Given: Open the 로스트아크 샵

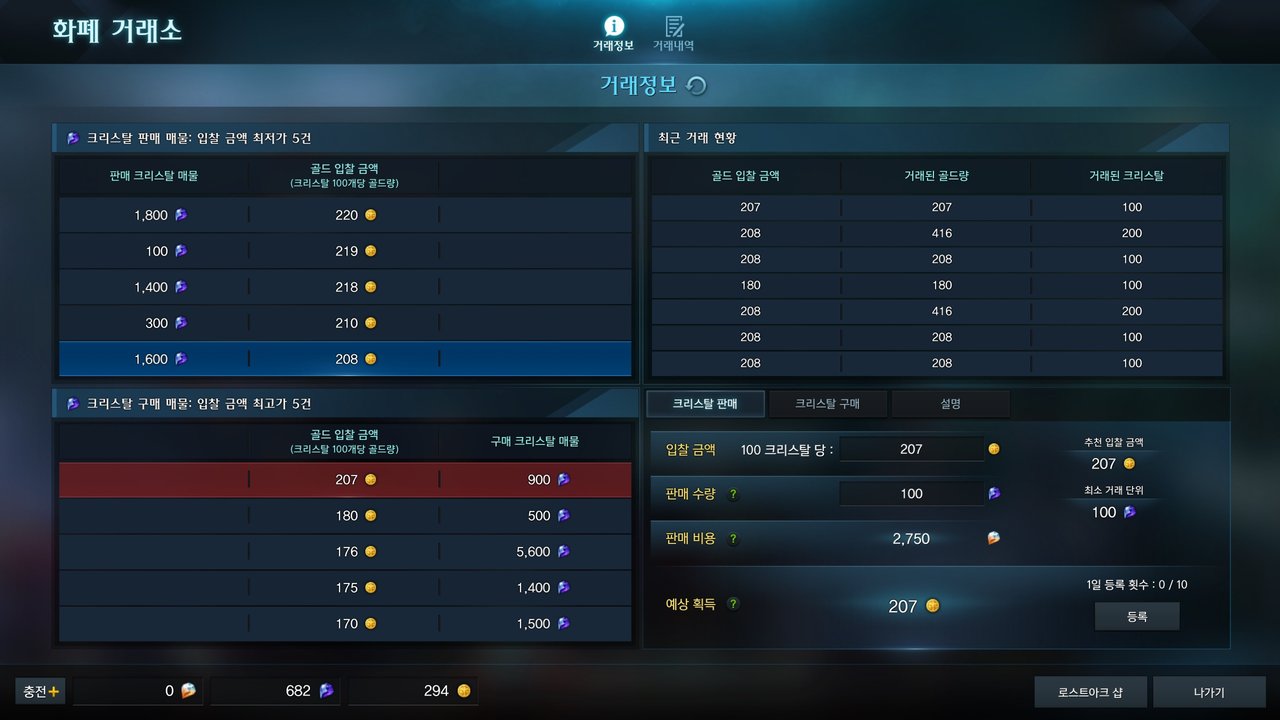Looking at the screenshot, I should 1090,692.
